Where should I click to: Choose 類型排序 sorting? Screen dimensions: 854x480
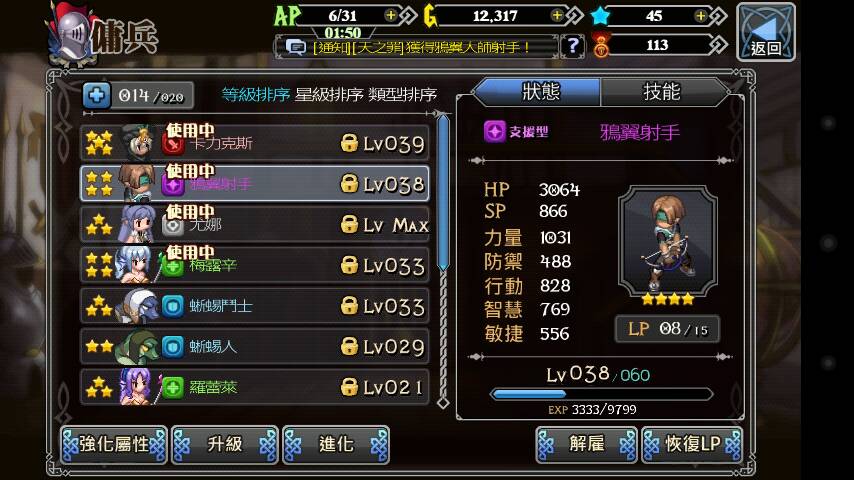(x=402, y=95)
